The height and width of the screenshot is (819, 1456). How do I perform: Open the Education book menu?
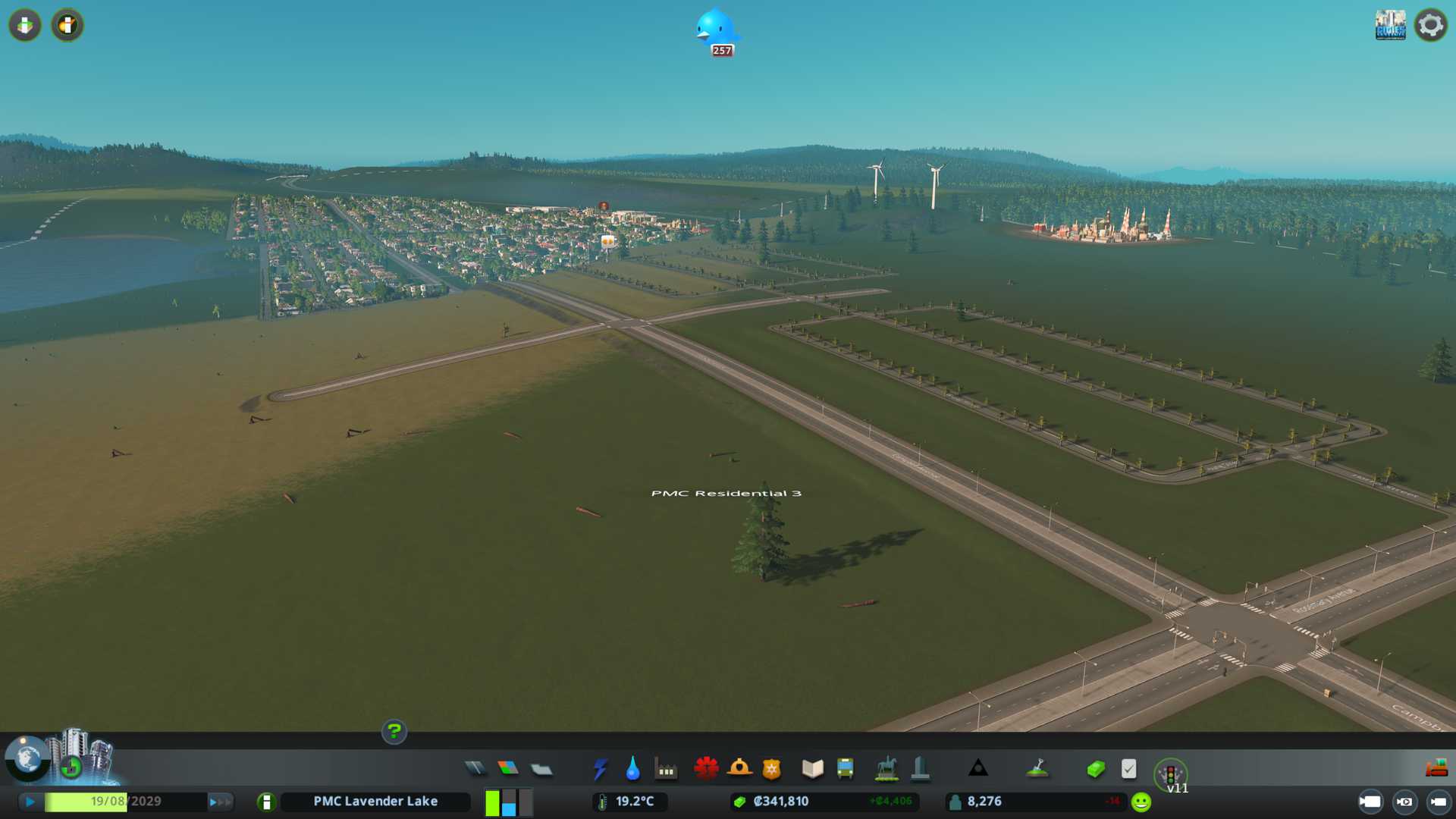pyautogui.click(x=812, y=769)
